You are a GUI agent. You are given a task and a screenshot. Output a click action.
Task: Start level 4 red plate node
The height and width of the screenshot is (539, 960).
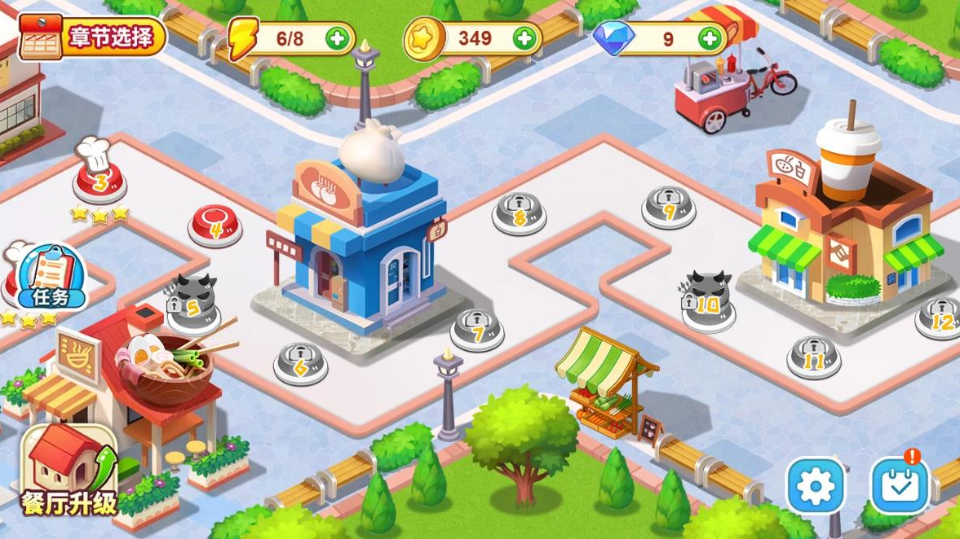pyautogui.click(x=215, y=224)
